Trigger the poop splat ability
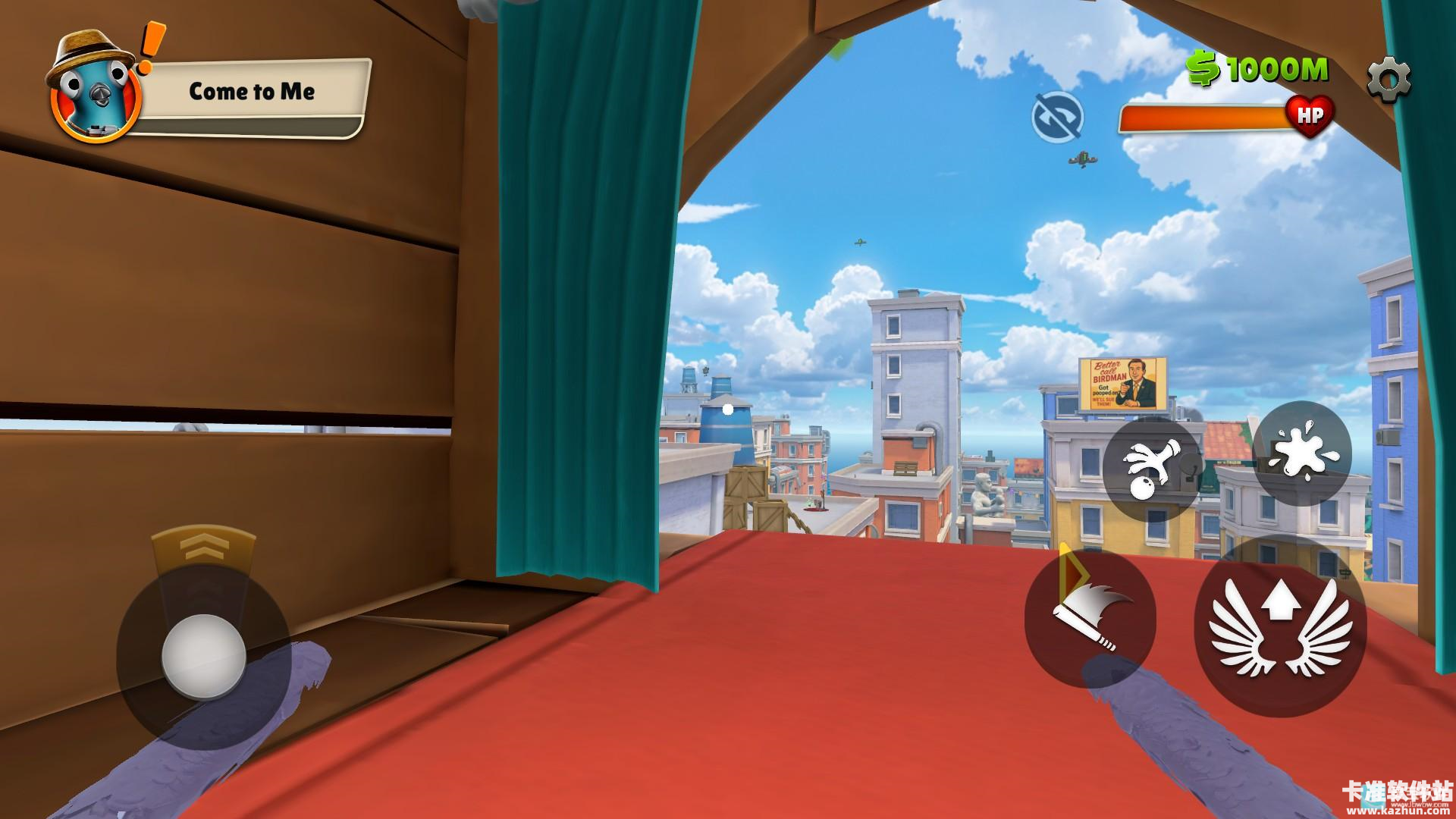 point(1301,453)
